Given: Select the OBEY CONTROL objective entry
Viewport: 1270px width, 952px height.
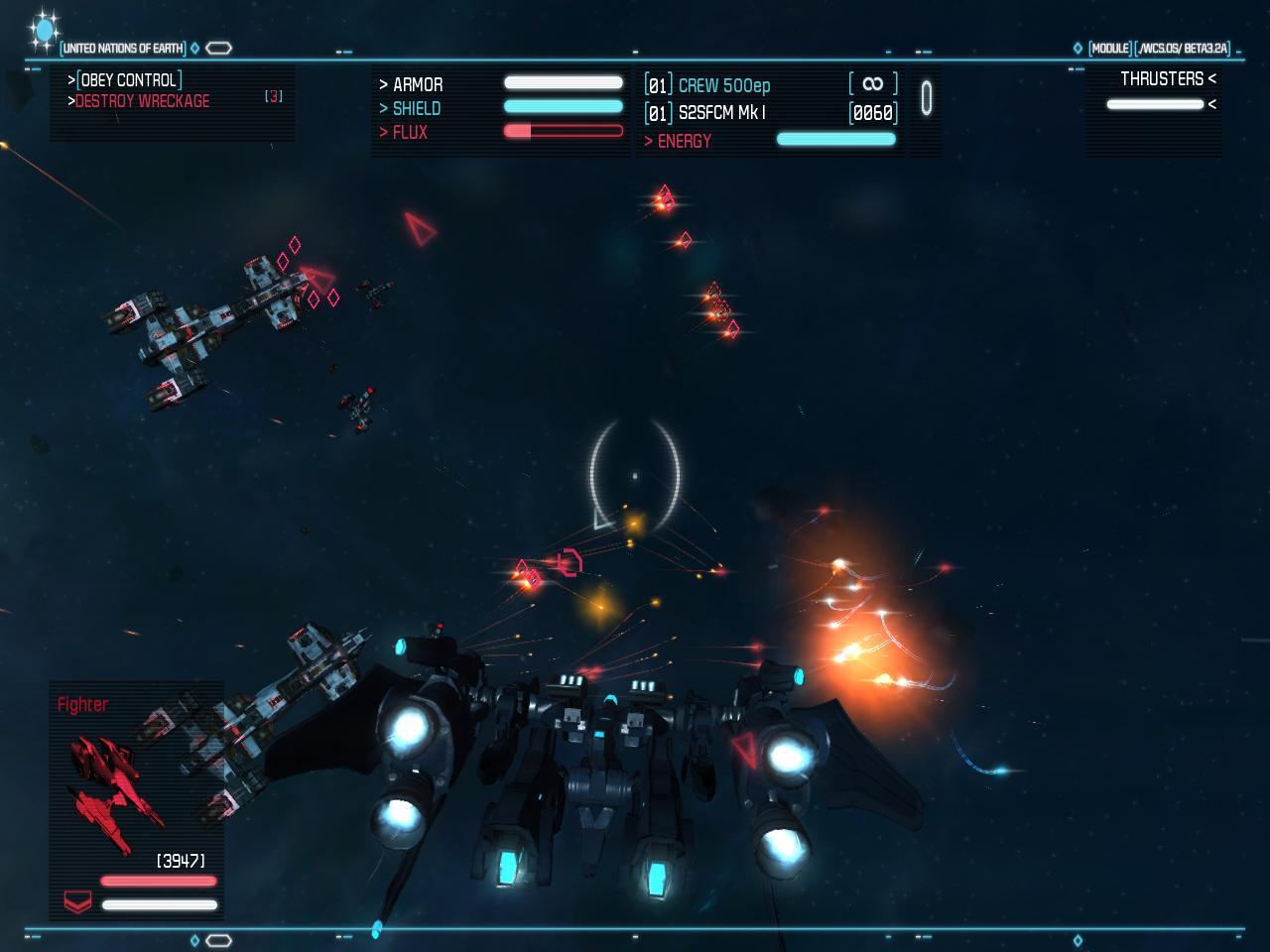Looking at the screenshot, I should coord(129,80).
